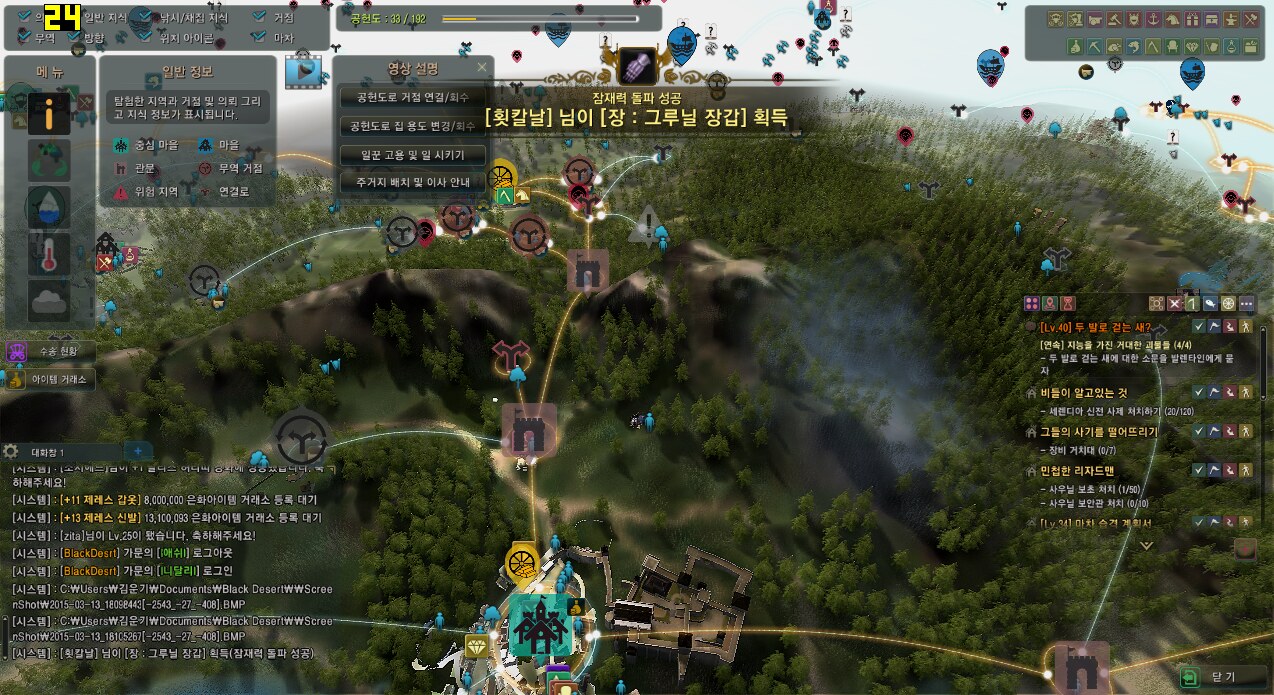Toggle the 위치 아이콘 filter checkbox
Viewport: 1274px width, 695px height.
[x=145, y=38]
